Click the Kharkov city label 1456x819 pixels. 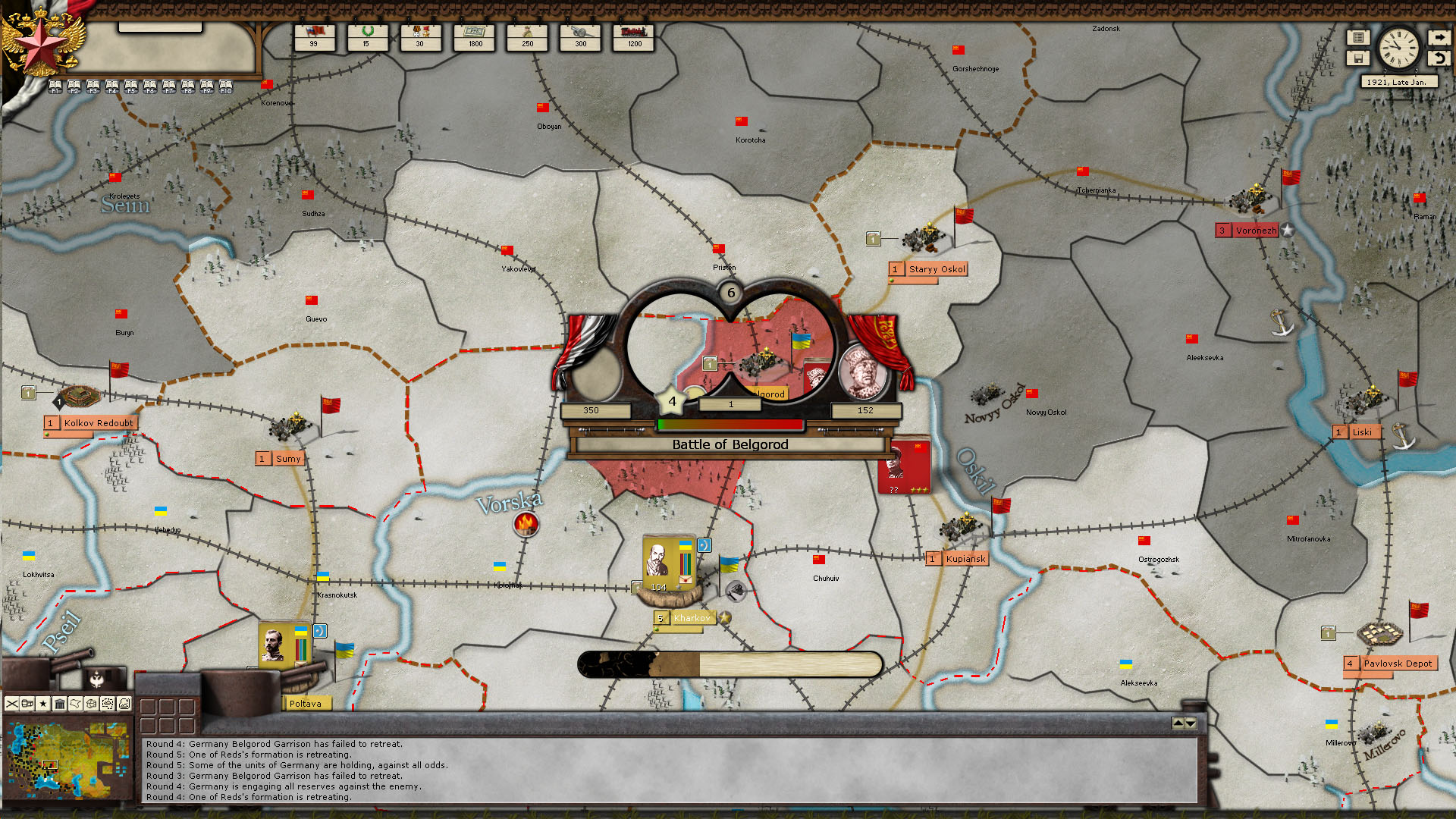point(691,618)
